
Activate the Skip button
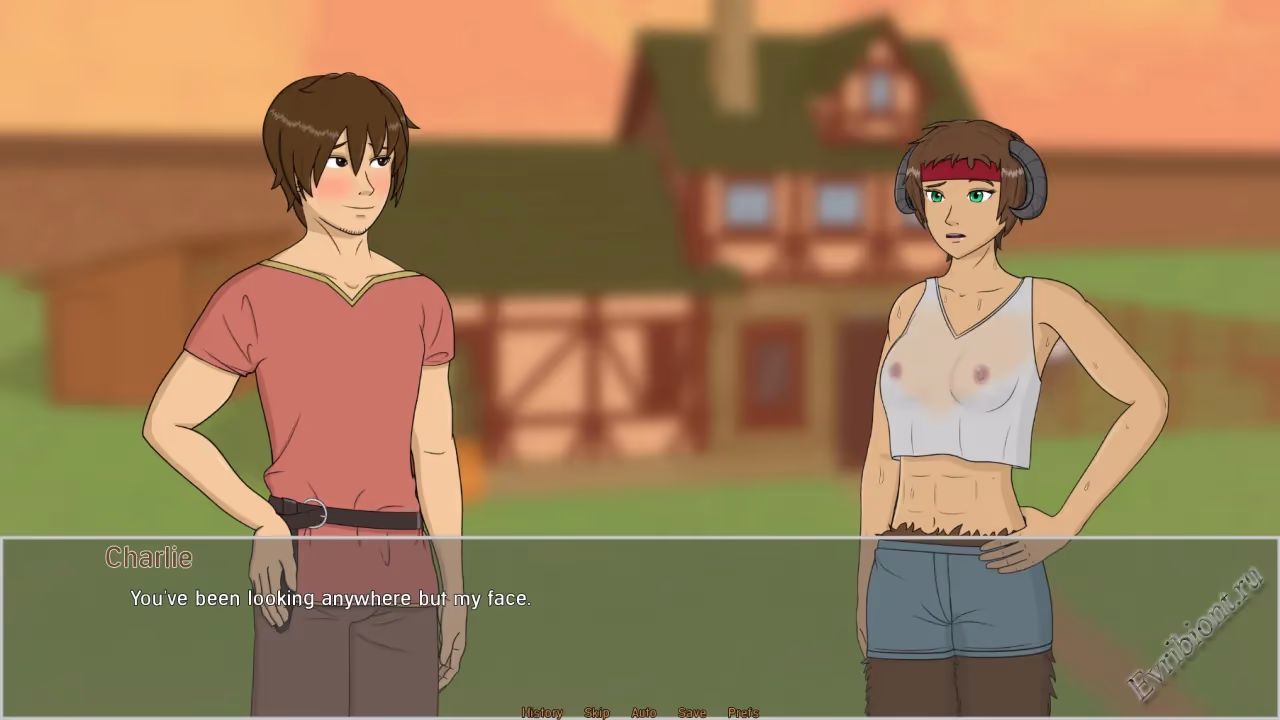[597, 712]
